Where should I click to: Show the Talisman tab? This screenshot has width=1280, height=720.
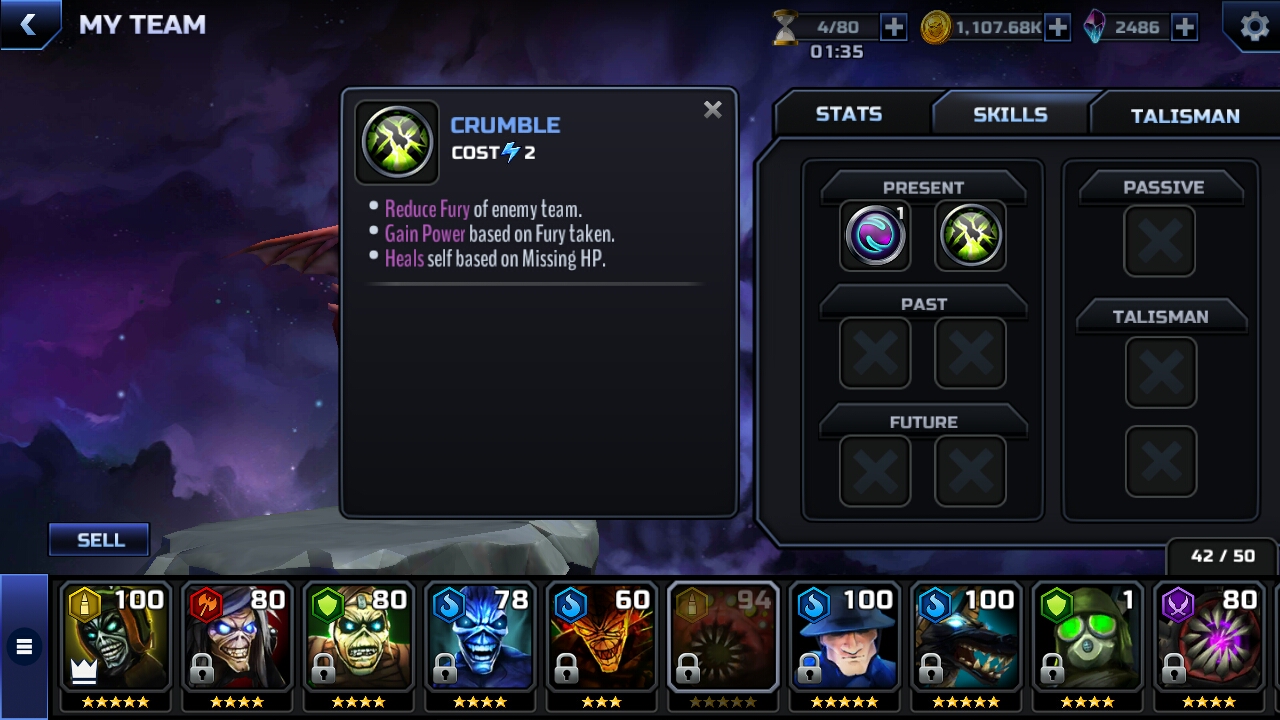coord(1184,116)
